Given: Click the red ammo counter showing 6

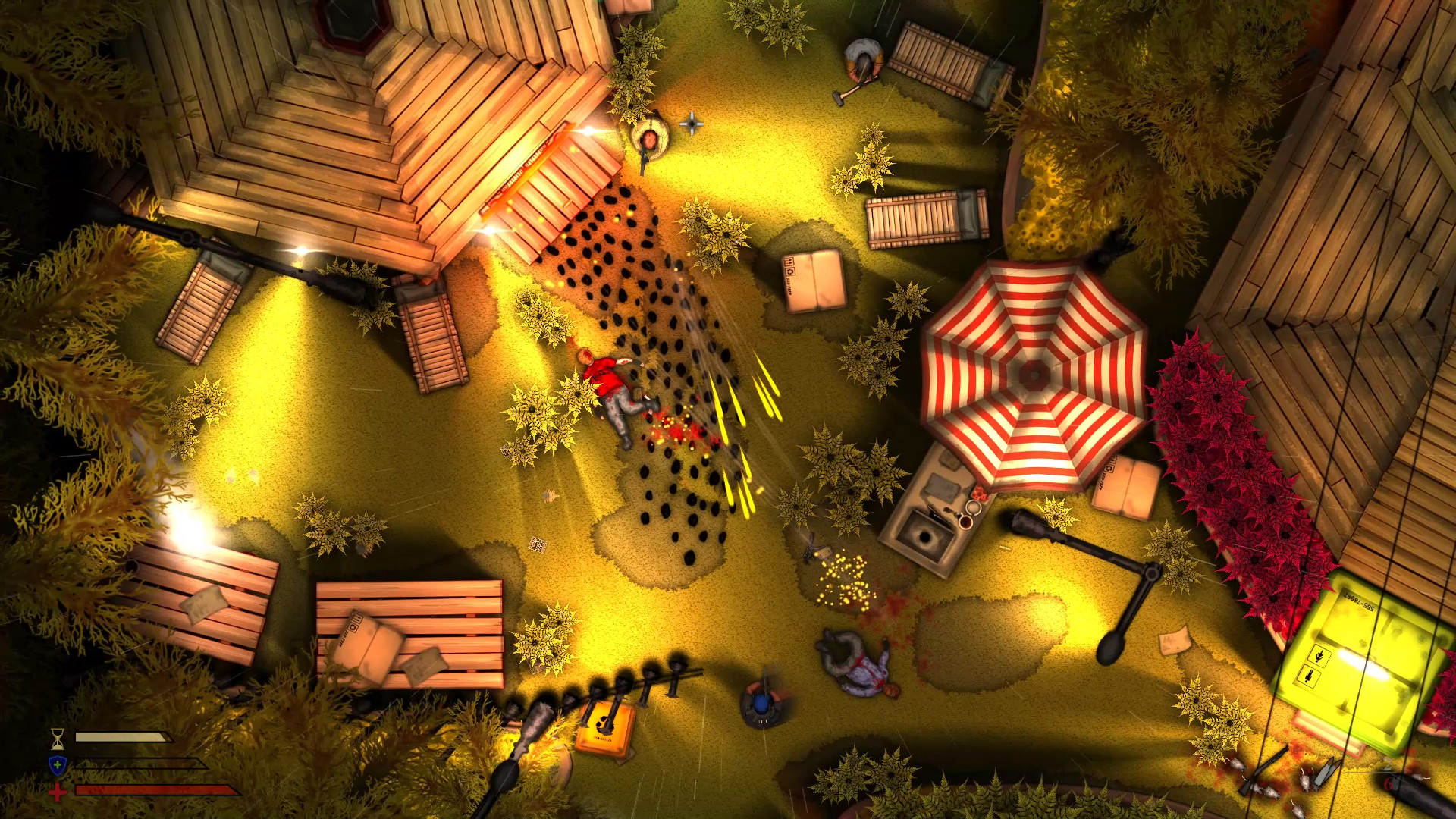Looking at the screenshot, I should (1388, 783).
